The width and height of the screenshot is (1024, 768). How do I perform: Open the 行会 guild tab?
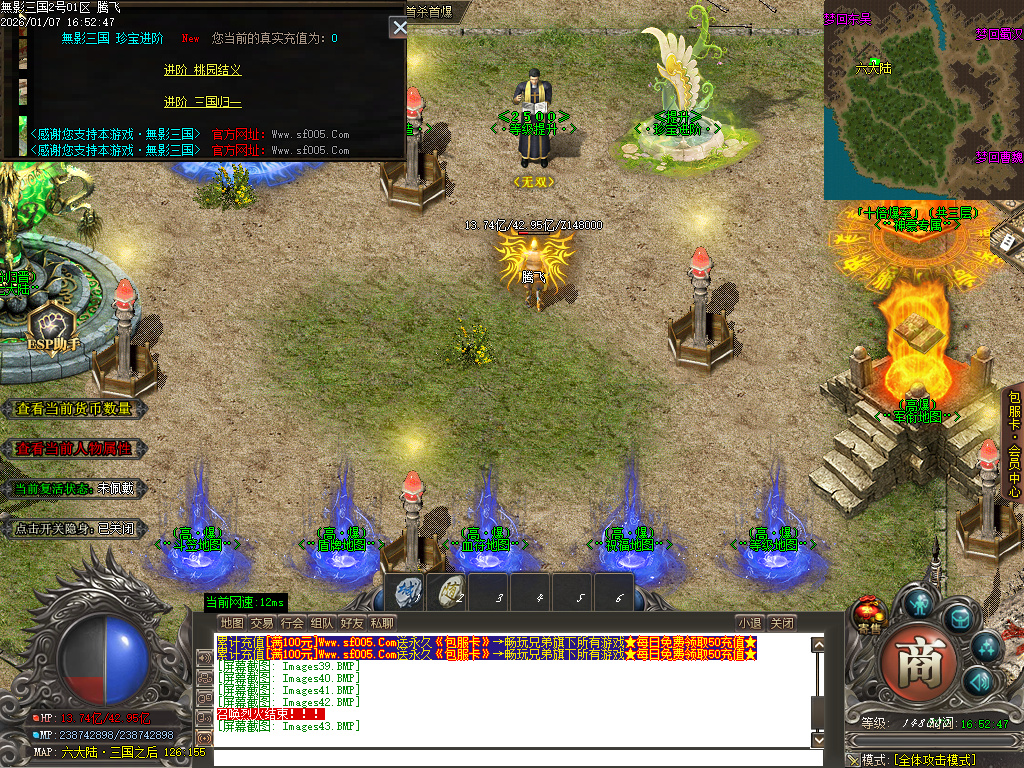[x=292, y=623]
